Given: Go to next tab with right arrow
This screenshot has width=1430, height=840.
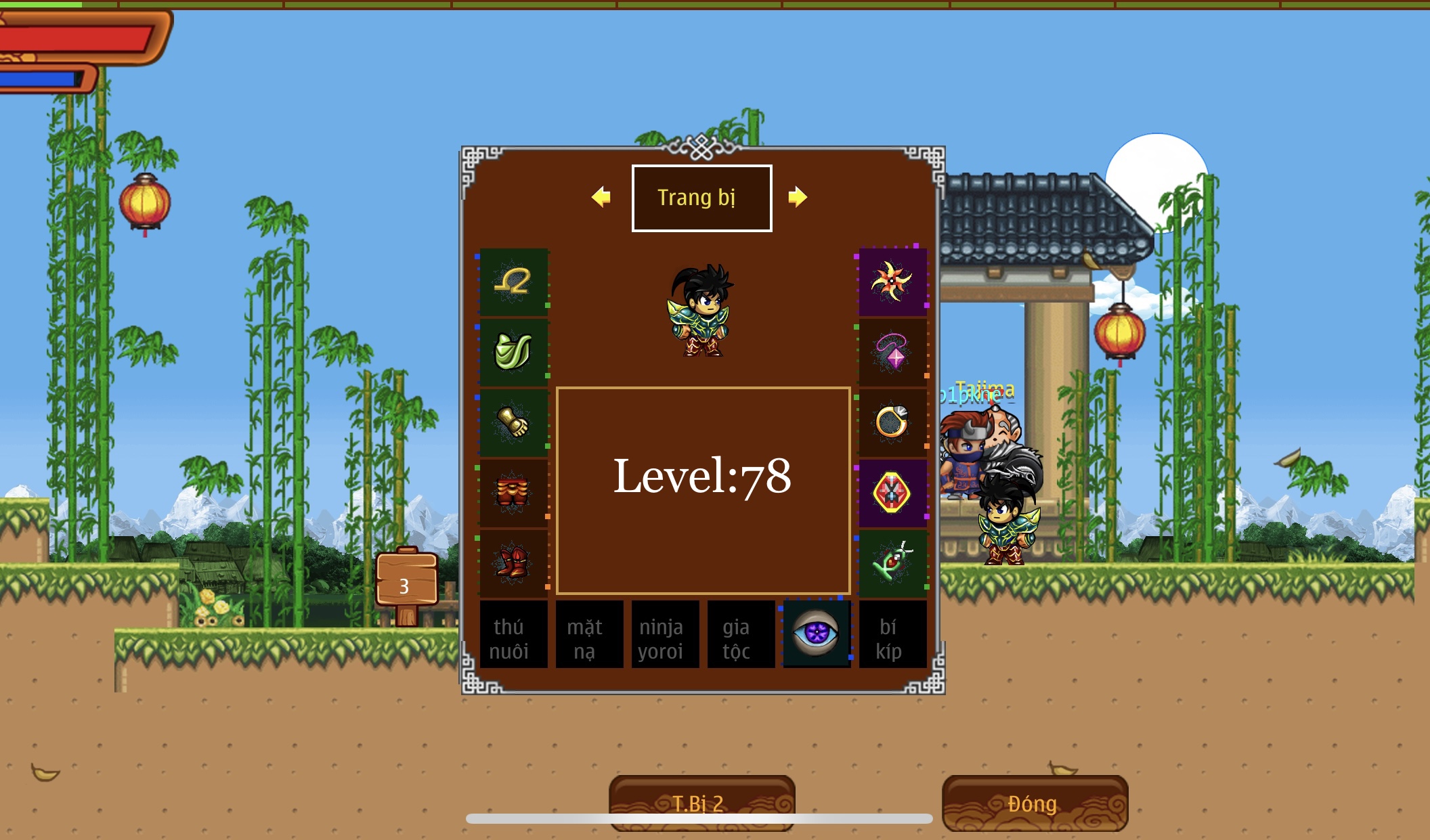Looking at the screenshot, I should click(x=798, y=197).
